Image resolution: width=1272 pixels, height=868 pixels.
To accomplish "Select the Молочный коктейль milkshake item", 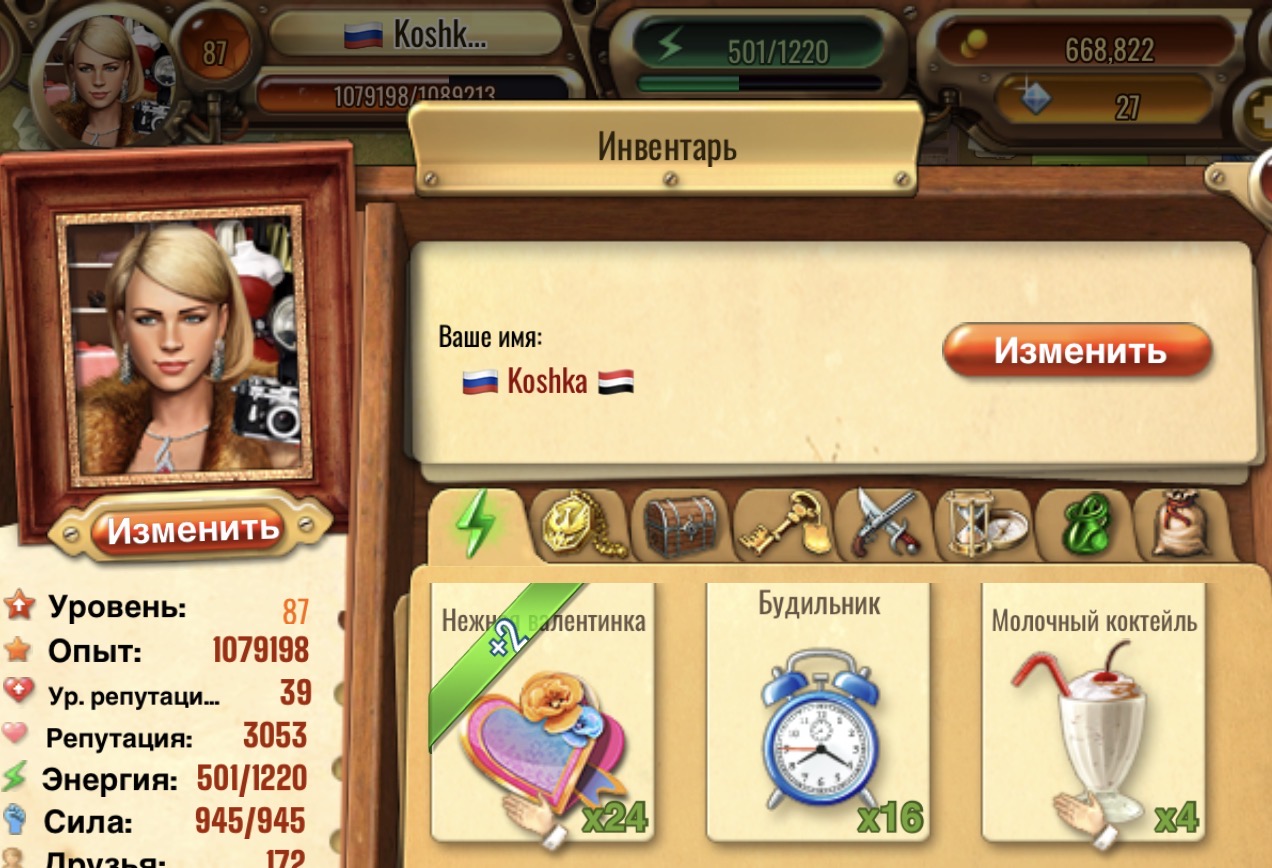I will (x=1094, y=715).
